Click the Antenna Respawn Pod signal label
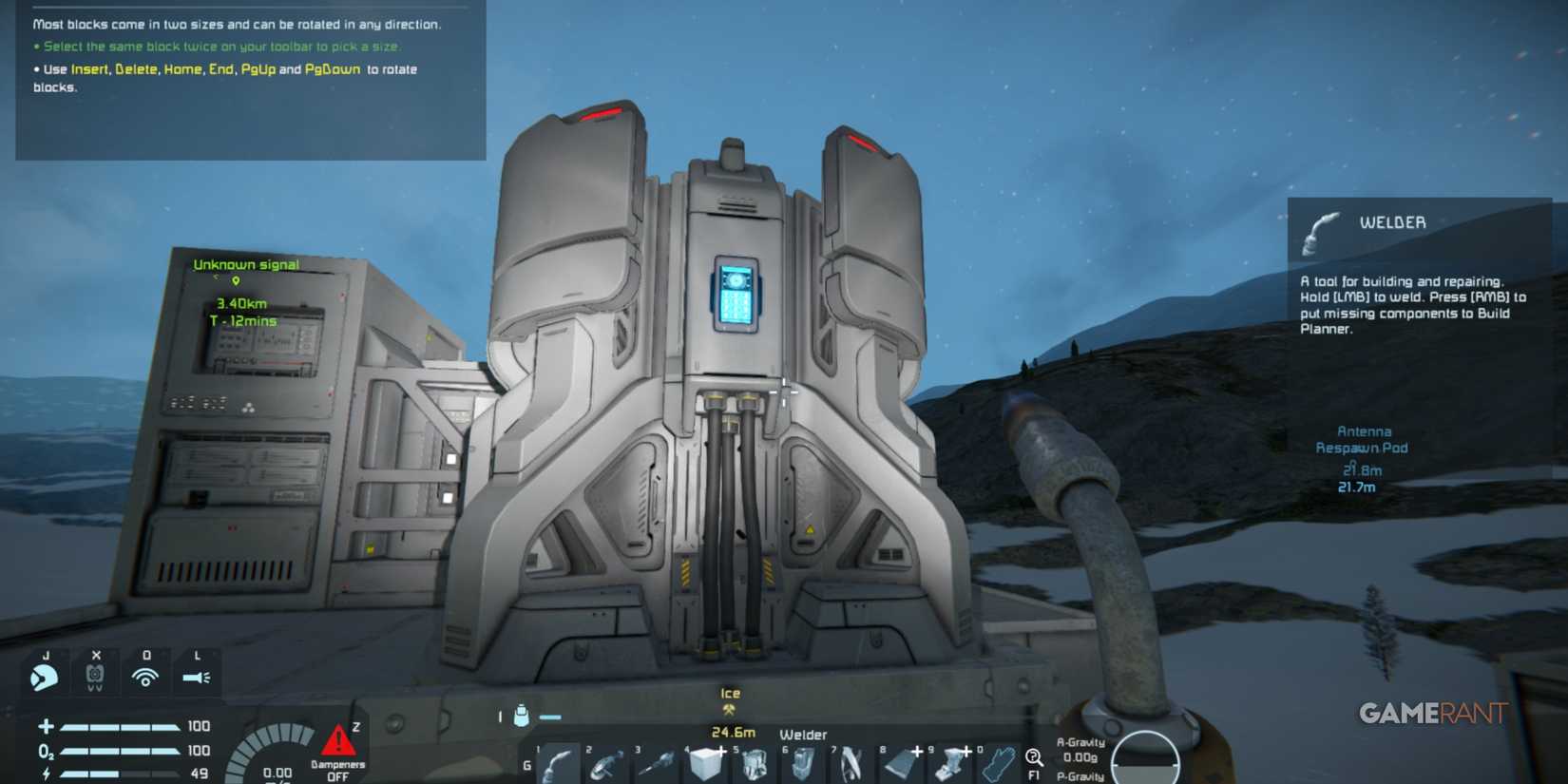 1363,439
